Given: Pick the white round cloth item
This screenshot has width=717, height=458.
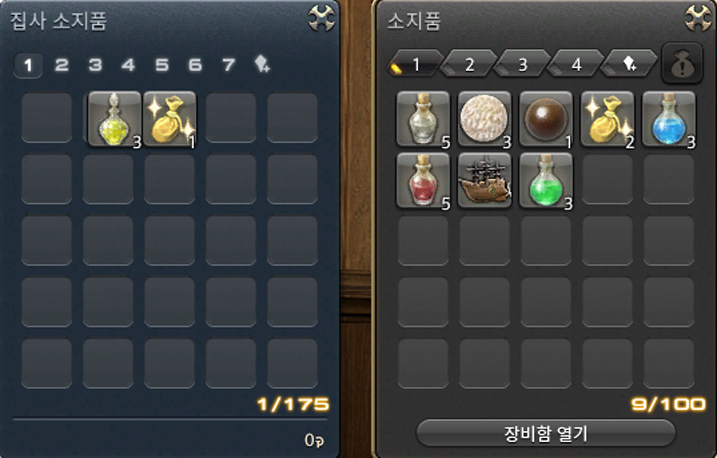Looking at the screenshot, I should (x=484, y=117).
